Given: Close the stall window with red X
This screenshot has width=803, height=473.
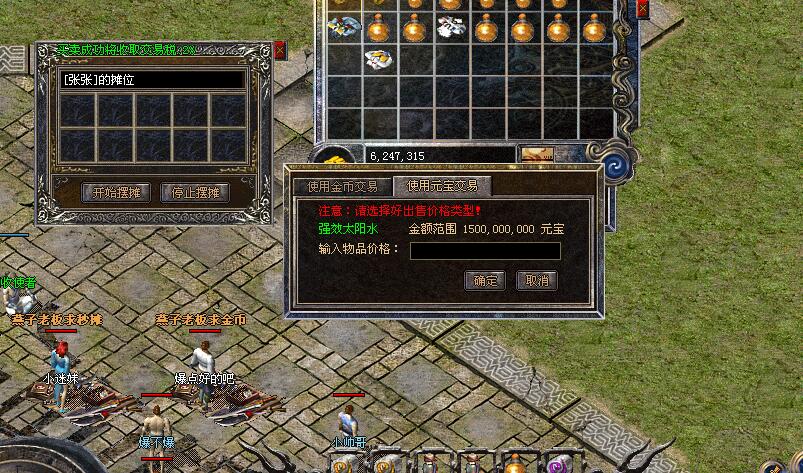Looking at the screenshot, I should pos(280,48).
